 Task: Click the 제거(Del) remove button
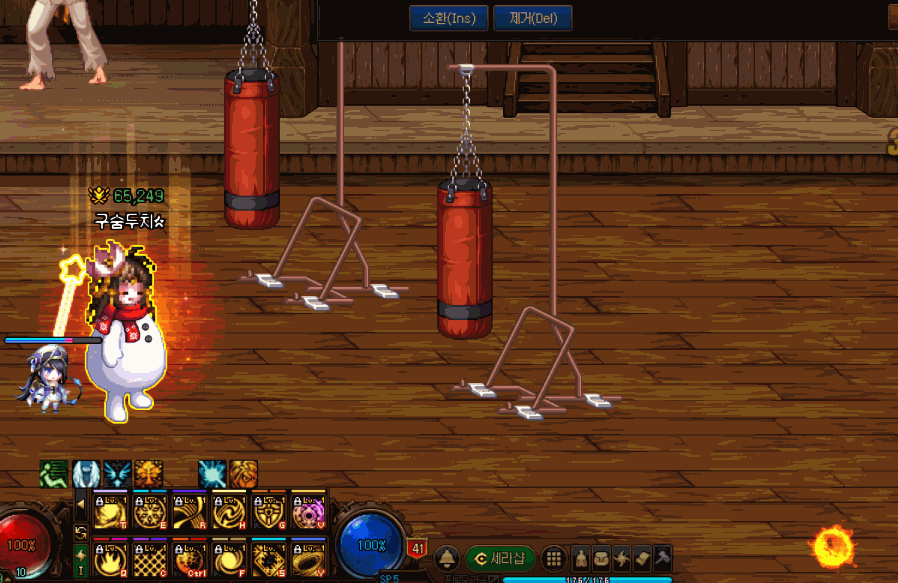tap(532, 18)
